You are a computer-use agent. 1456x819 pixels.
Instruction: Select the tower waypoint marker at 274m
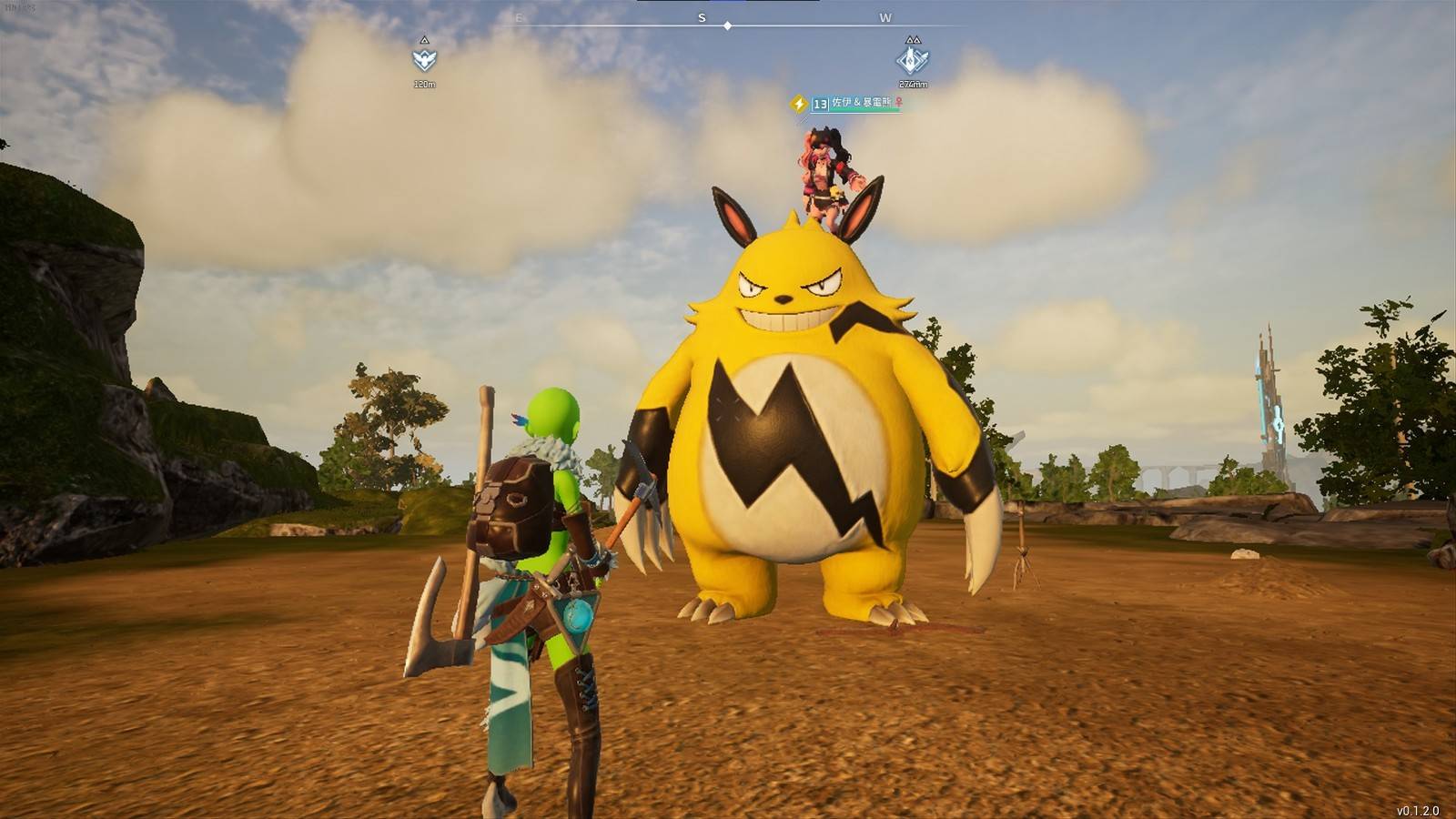912,60
